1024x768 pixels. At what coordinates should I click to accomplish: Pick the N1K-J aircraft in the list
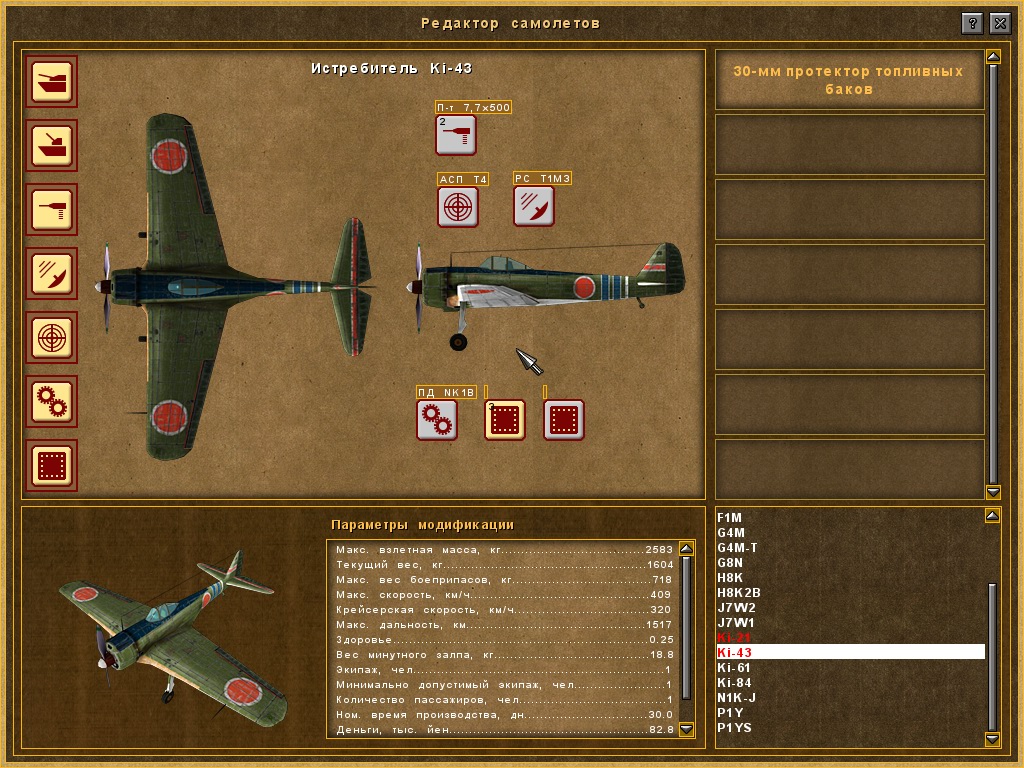click(x=737, y=698)
